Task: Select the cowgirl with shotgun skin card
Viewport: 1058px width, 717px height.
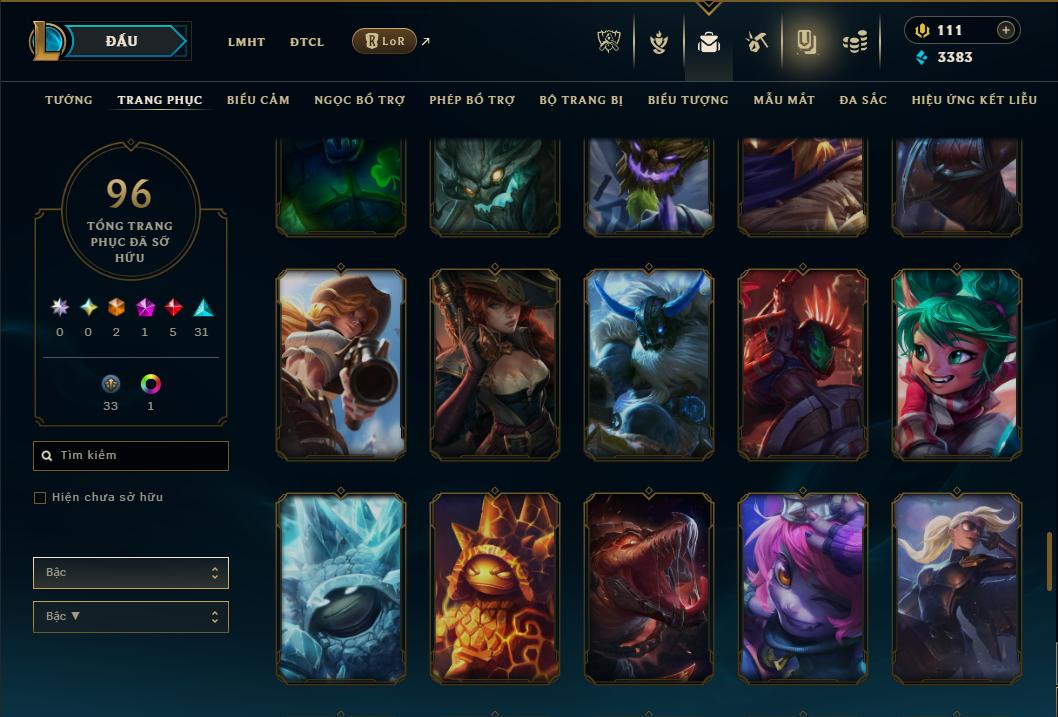Action: (x=341, y=364)
